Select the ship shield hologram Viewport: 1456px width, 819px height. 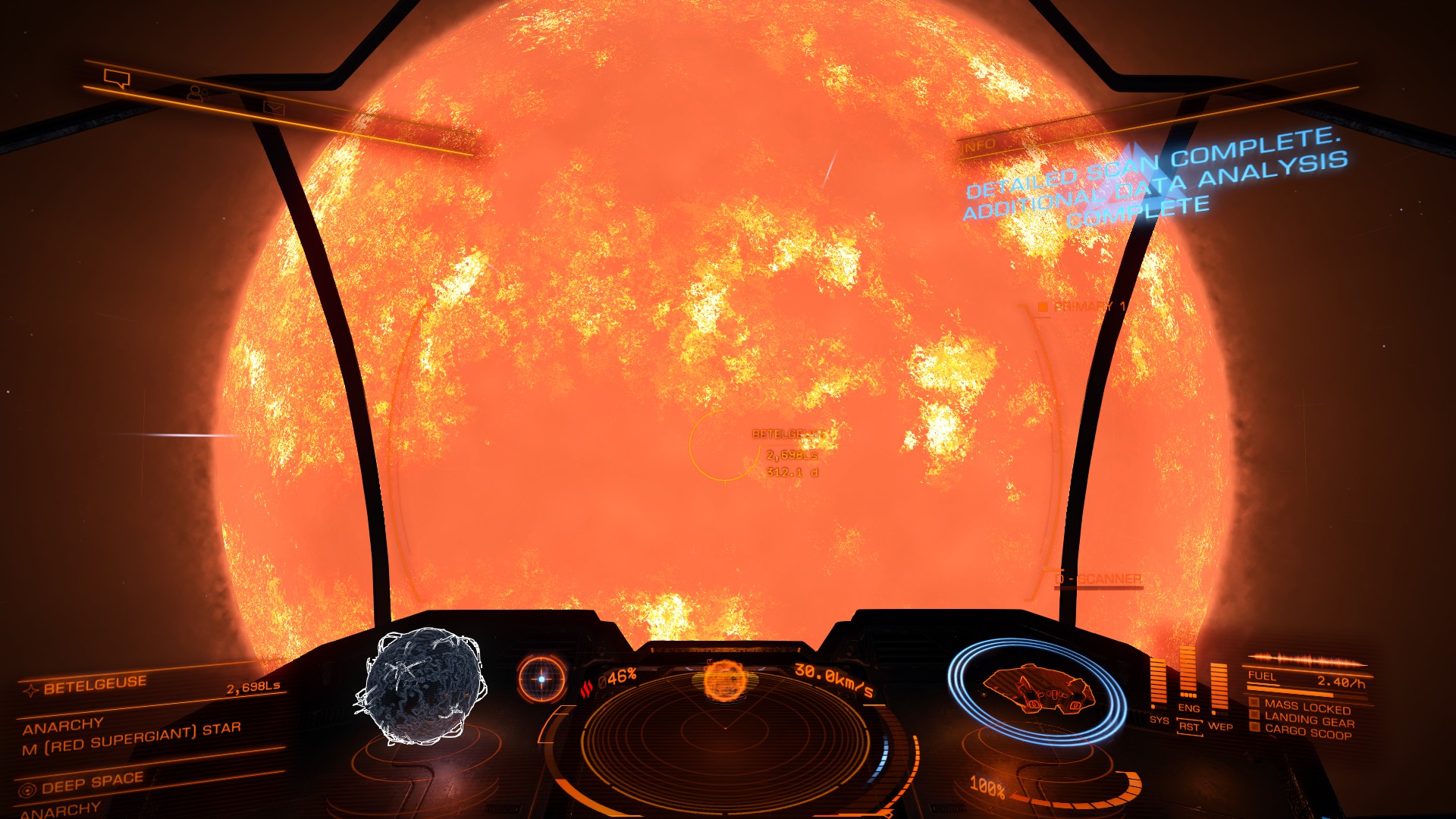click(x=1037, y=689)
